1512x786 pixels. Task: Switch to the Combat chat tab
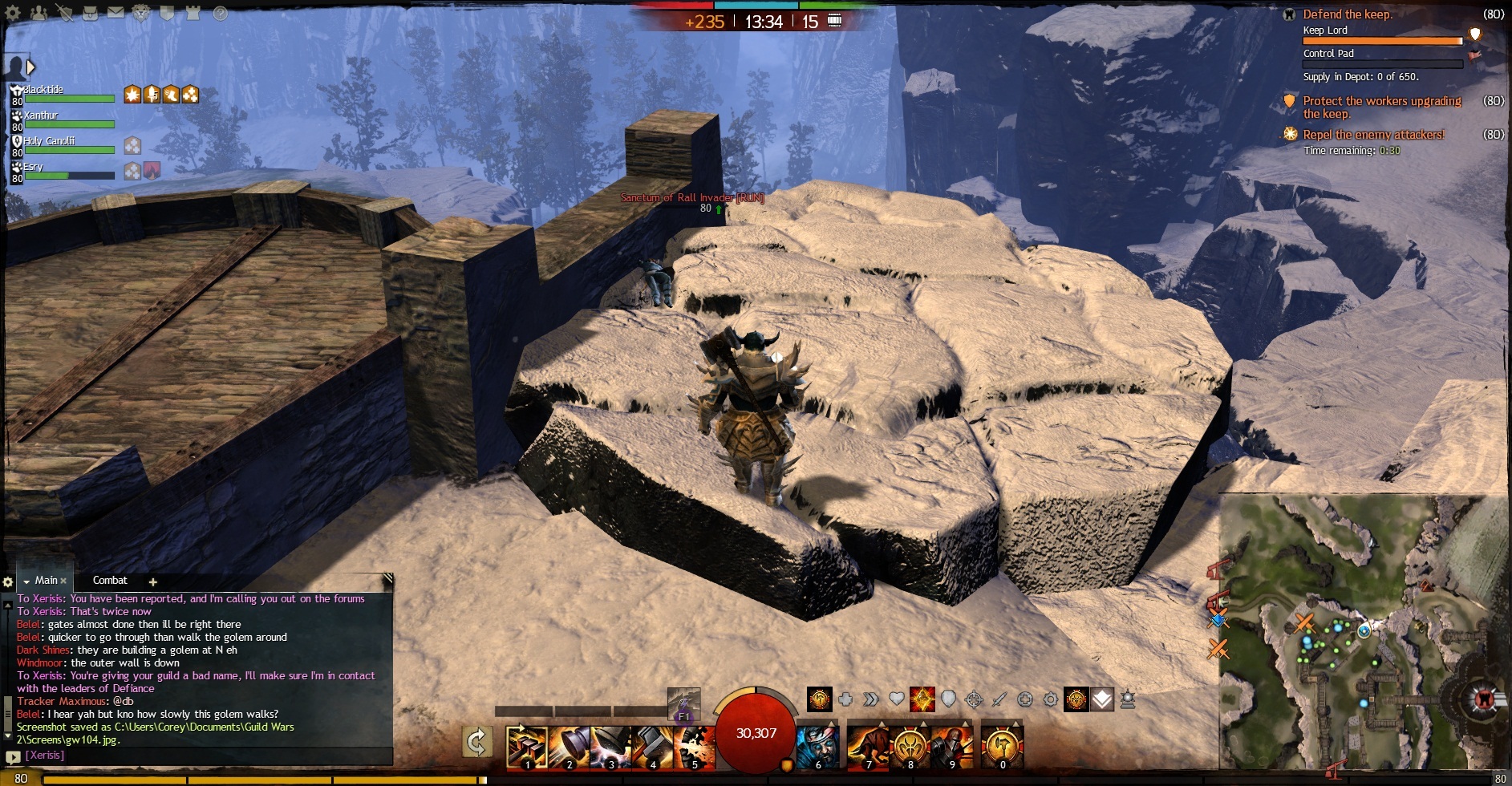[x=110, y=580]
